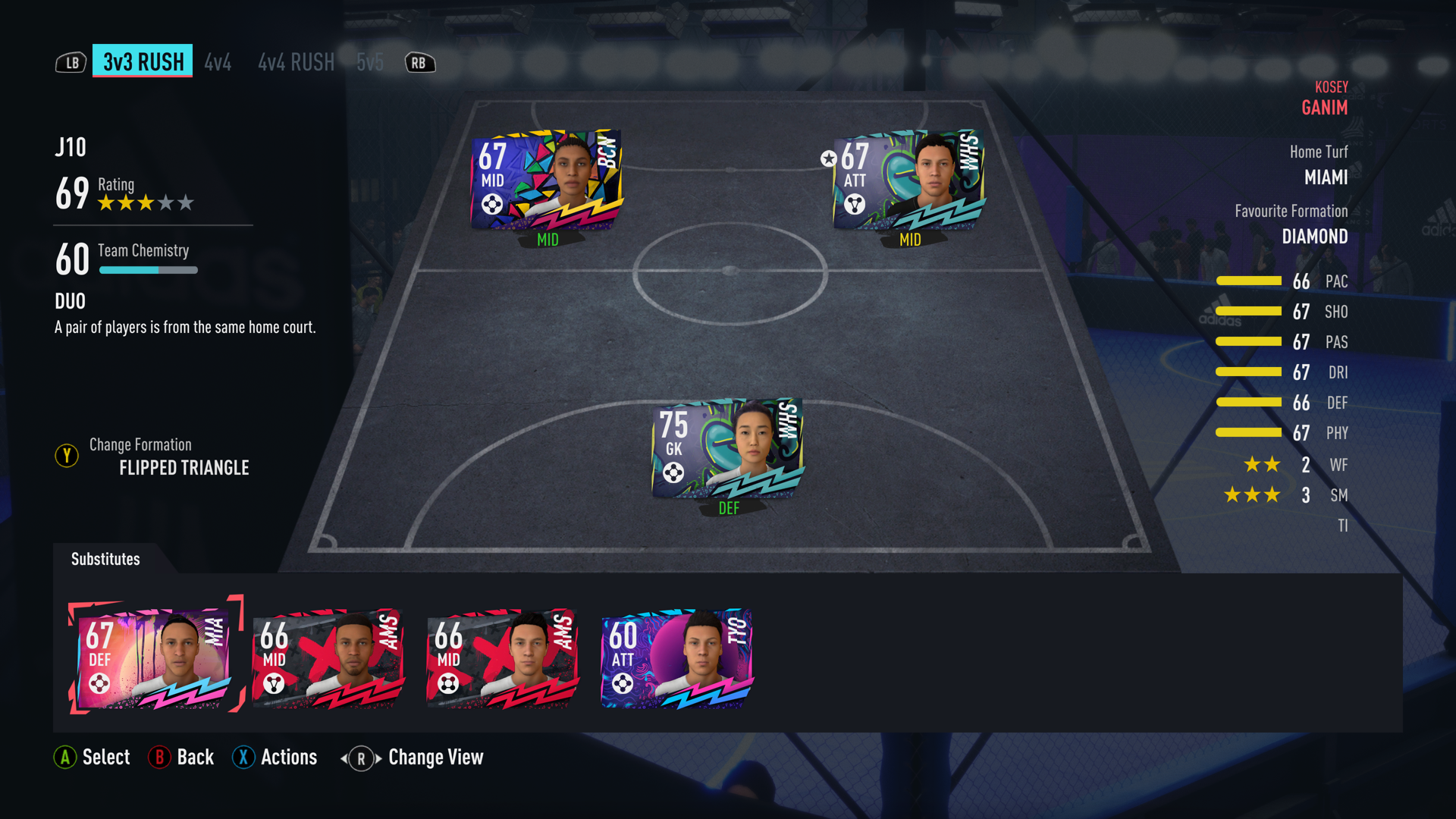Click FLIPPED TRIANGLE to change formation
Image resolution: width=1456 pixels, height=819 pixels.
pyautogui.click(x=184, y=468)
